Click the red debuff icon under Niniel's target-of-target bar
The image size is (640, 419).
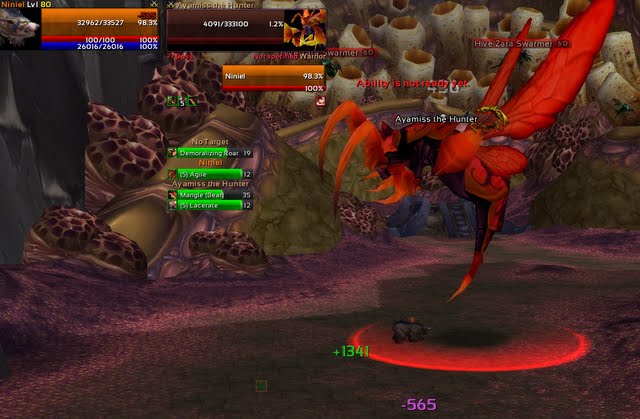tap(321, 101)
